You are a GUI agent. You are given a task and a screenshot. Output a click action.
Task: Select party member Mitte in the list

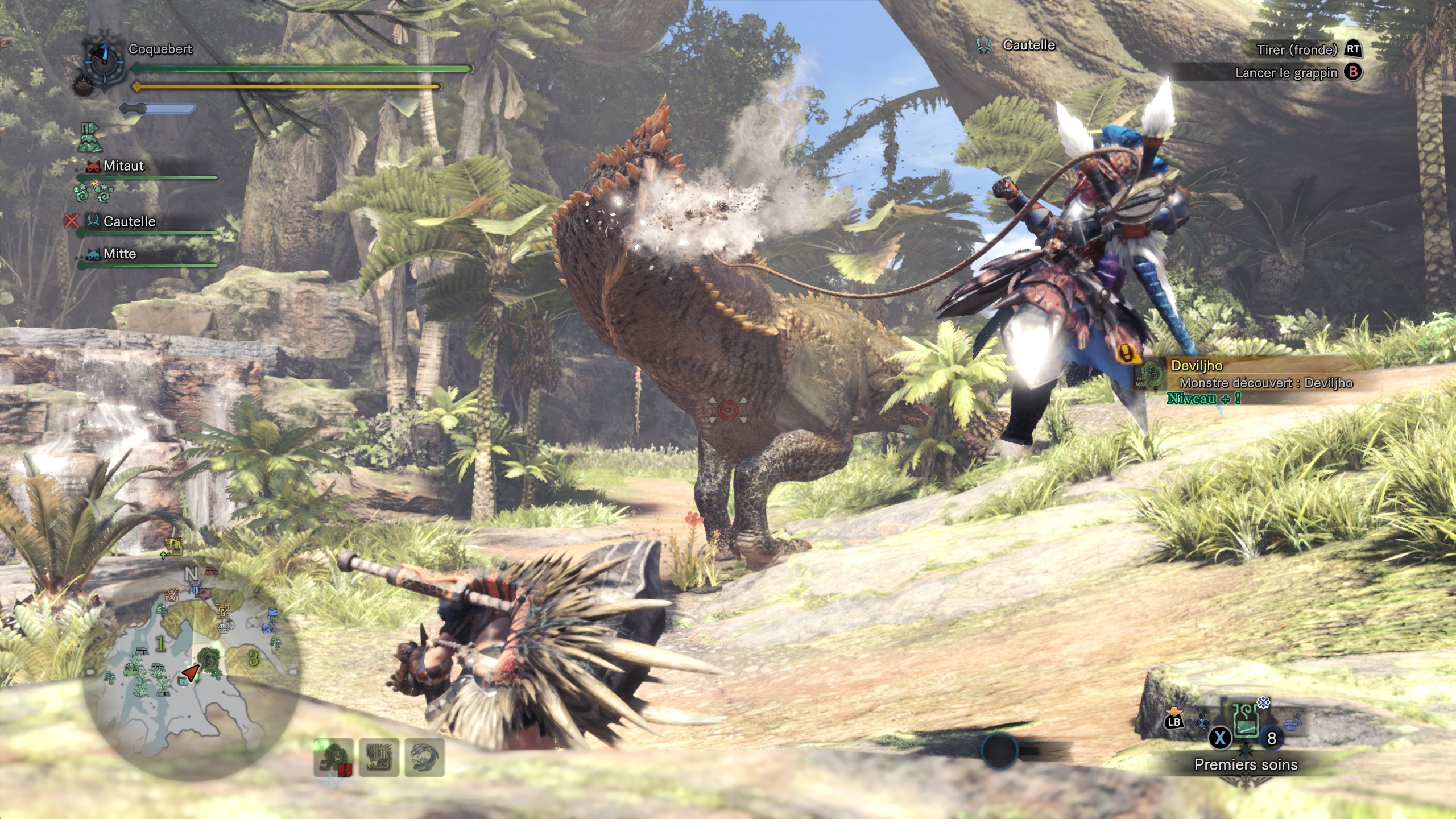(119, 254)
